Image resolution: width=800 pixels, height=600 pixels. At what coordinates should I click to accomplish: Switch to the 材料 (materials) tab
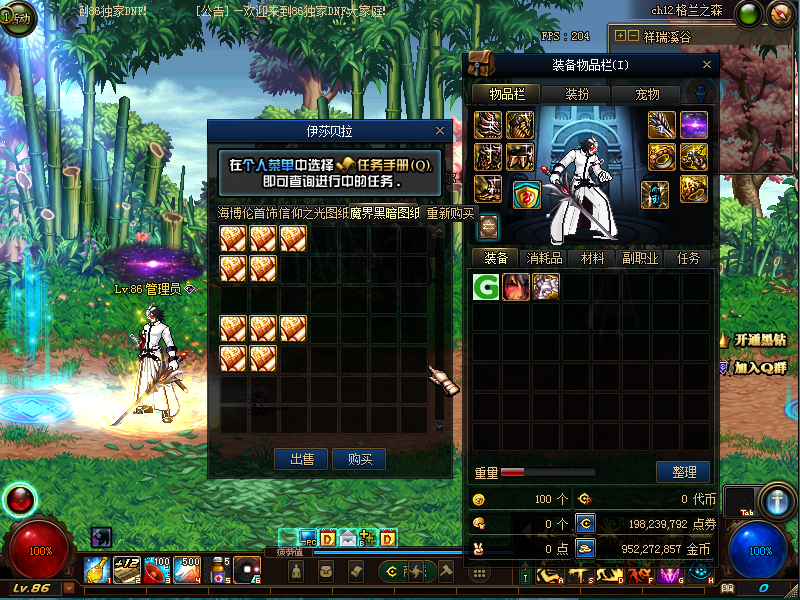coord(593,258)
